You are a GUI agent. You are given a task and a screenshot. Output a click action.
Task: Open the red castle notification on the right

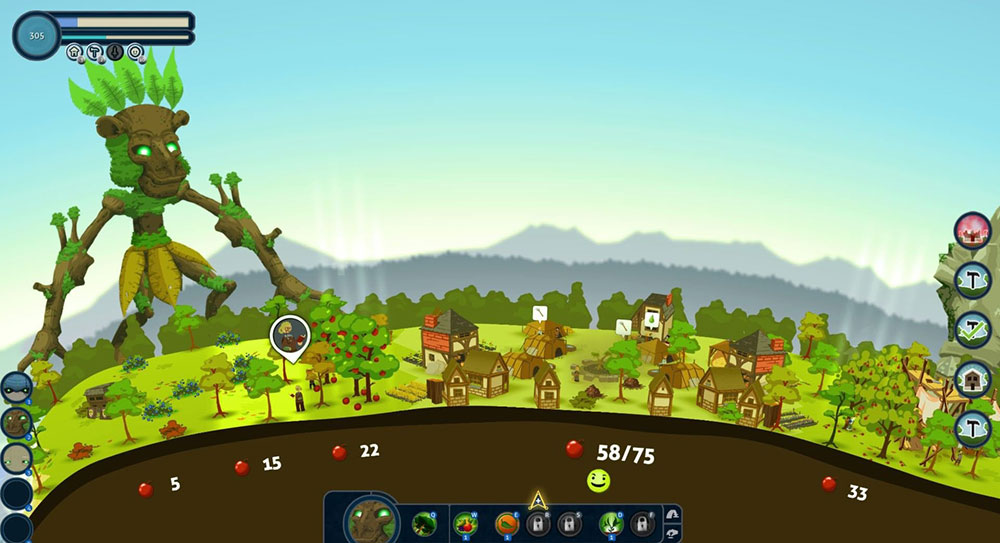(x=972, y=230)
